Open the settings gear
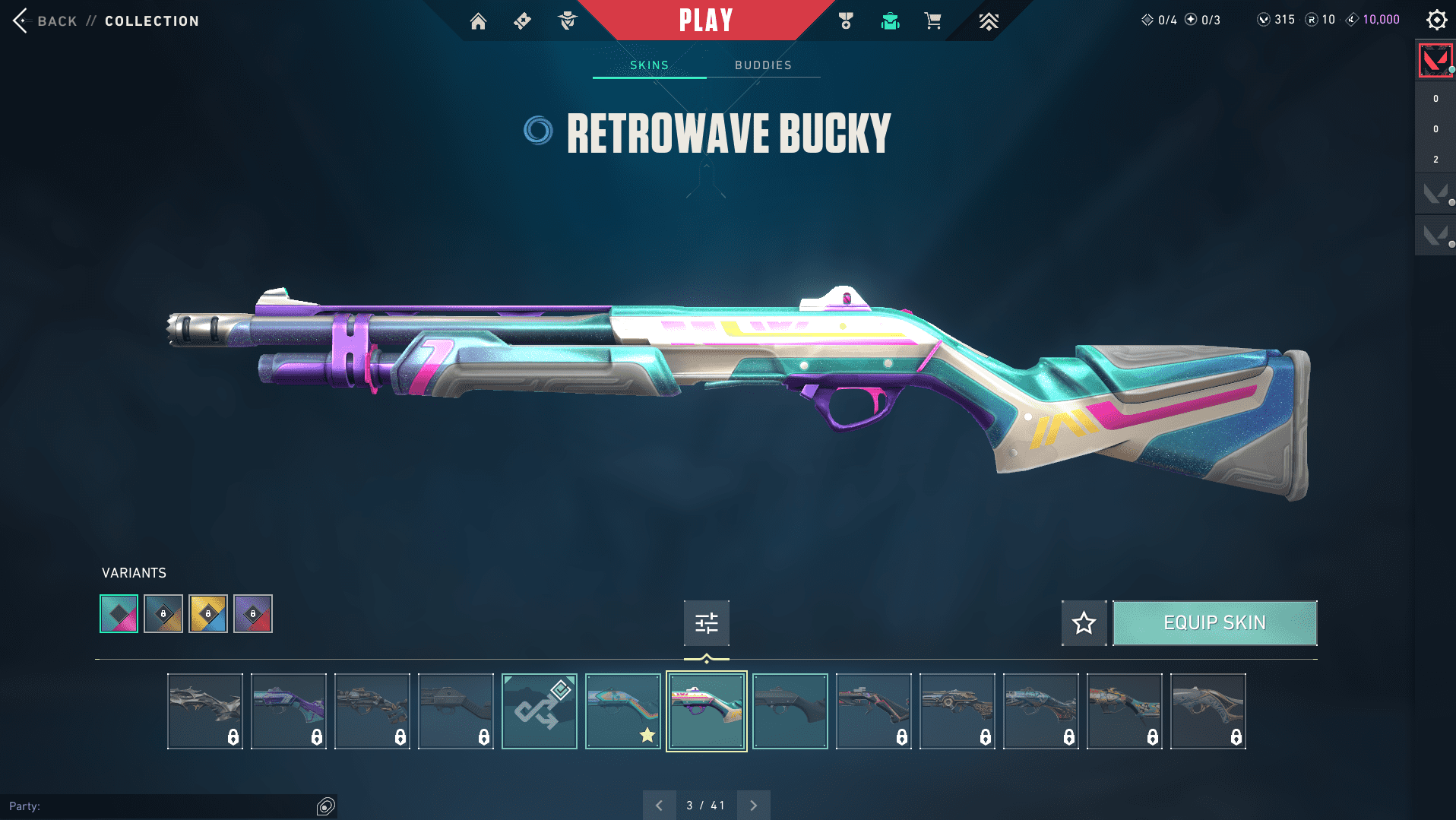Viewport: 1456px width, 820px height. click(1436, 20)
